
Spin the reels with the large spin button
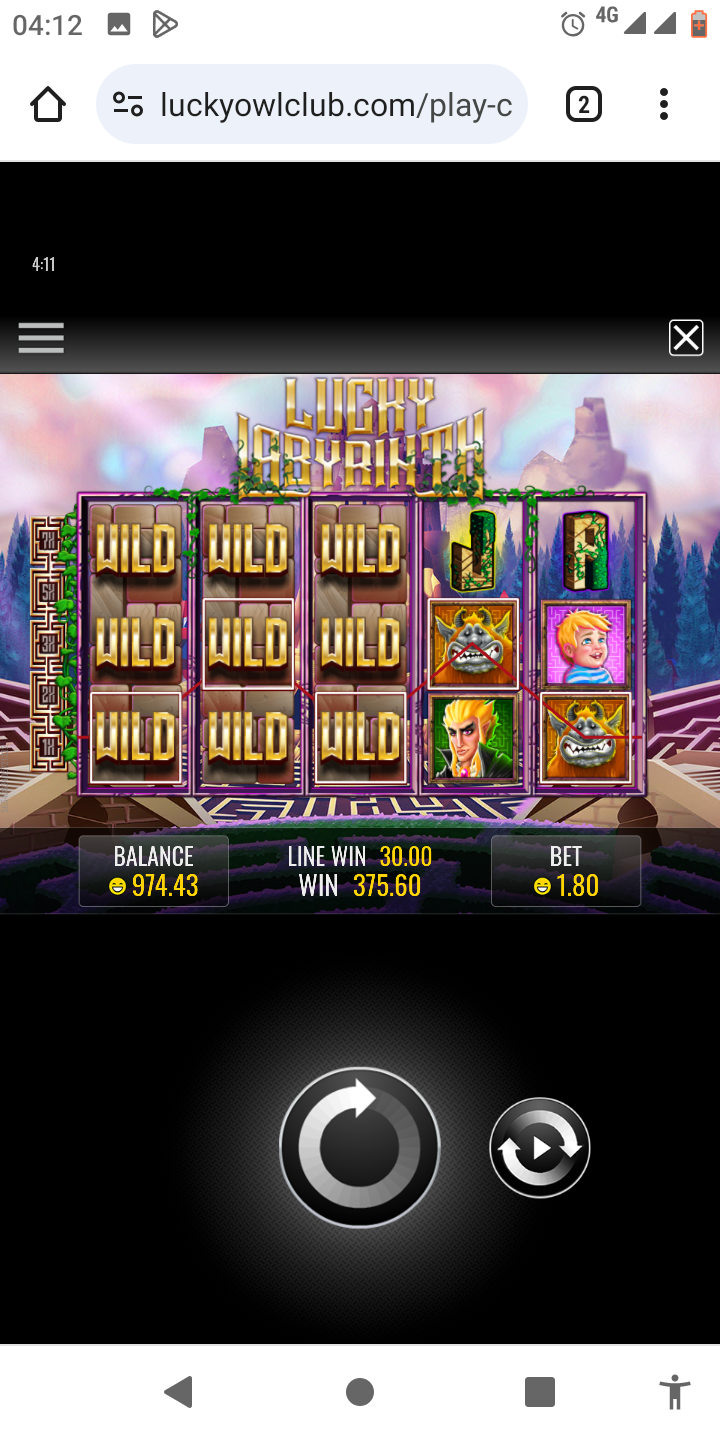tap(359, 1146)
